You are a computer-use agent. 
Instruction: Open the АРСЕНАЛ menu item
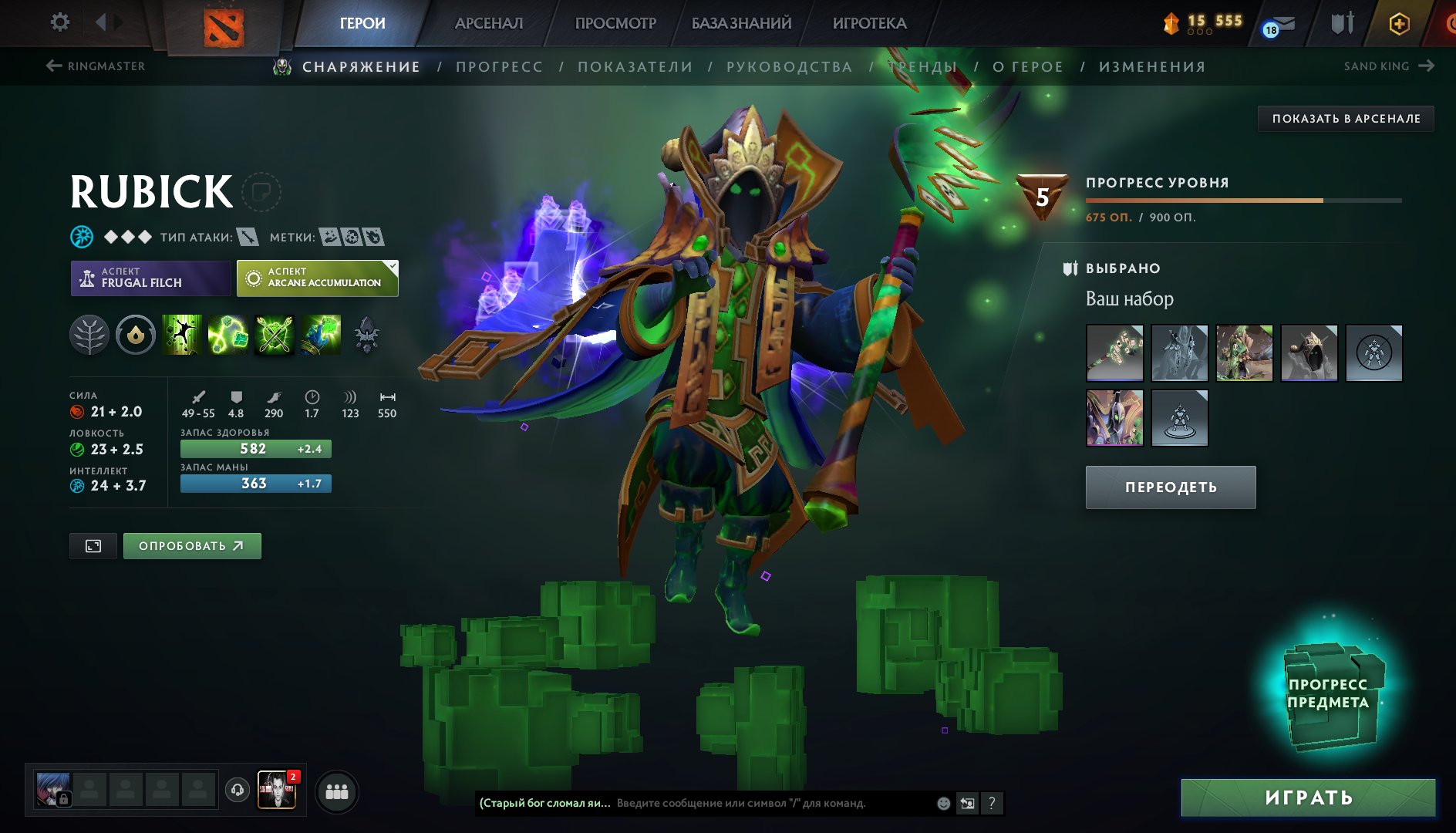click(x=489, y=23)
